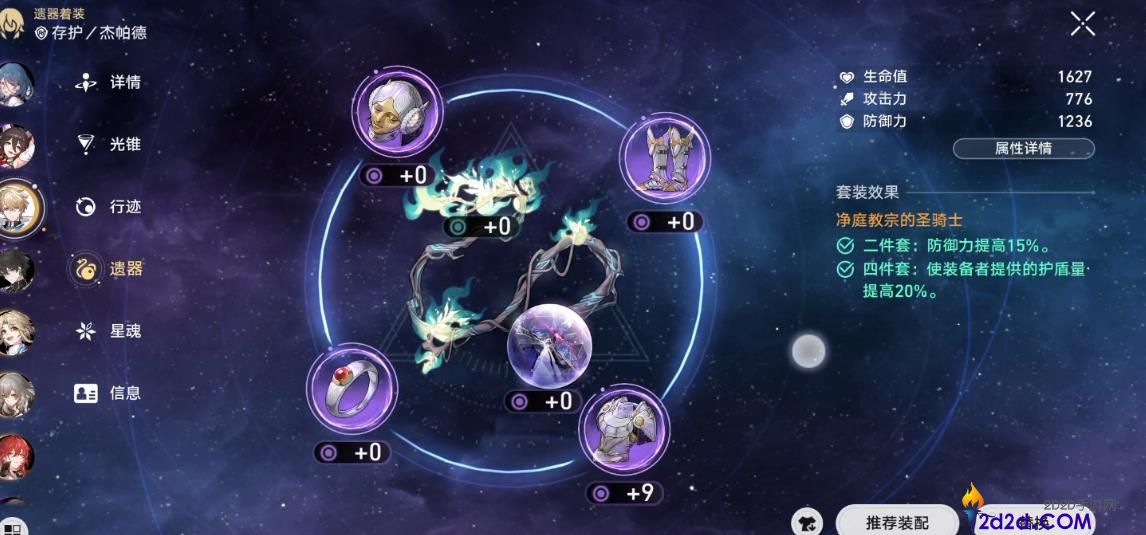This screenshot has height=535, width=1146.
Task: Click the 推荐装配 recommended loadout button
Action: point(897,521)
